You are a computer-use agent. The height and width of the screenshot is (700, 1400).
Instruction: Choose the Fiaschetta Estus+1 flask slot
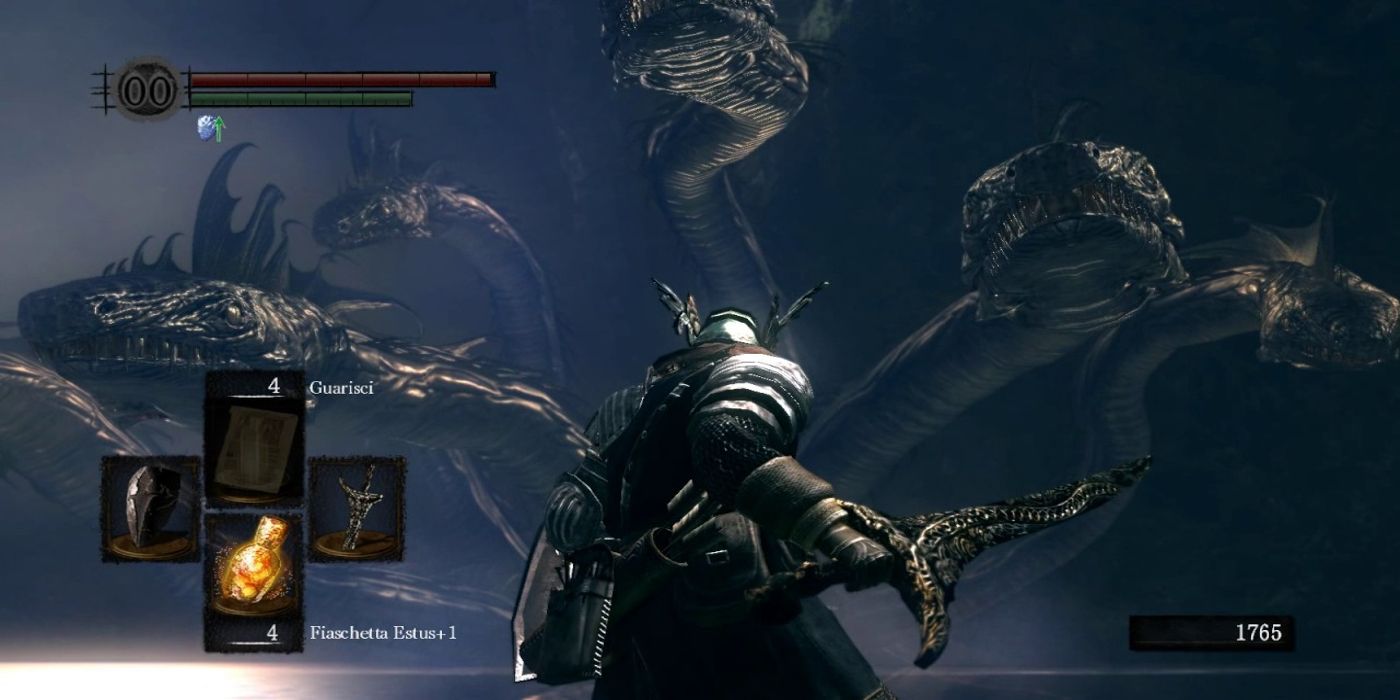pyautogui.click(x=254, y=566)
